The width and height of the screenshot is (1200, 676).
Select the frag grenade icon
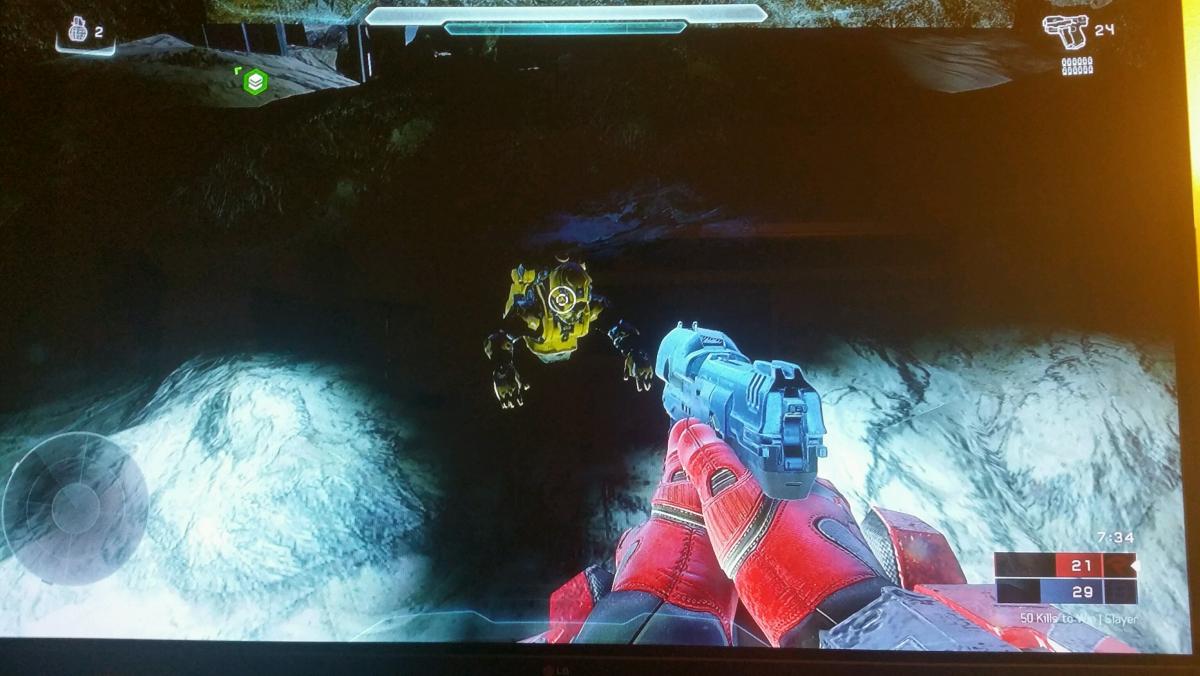click(x=77, y=31)
